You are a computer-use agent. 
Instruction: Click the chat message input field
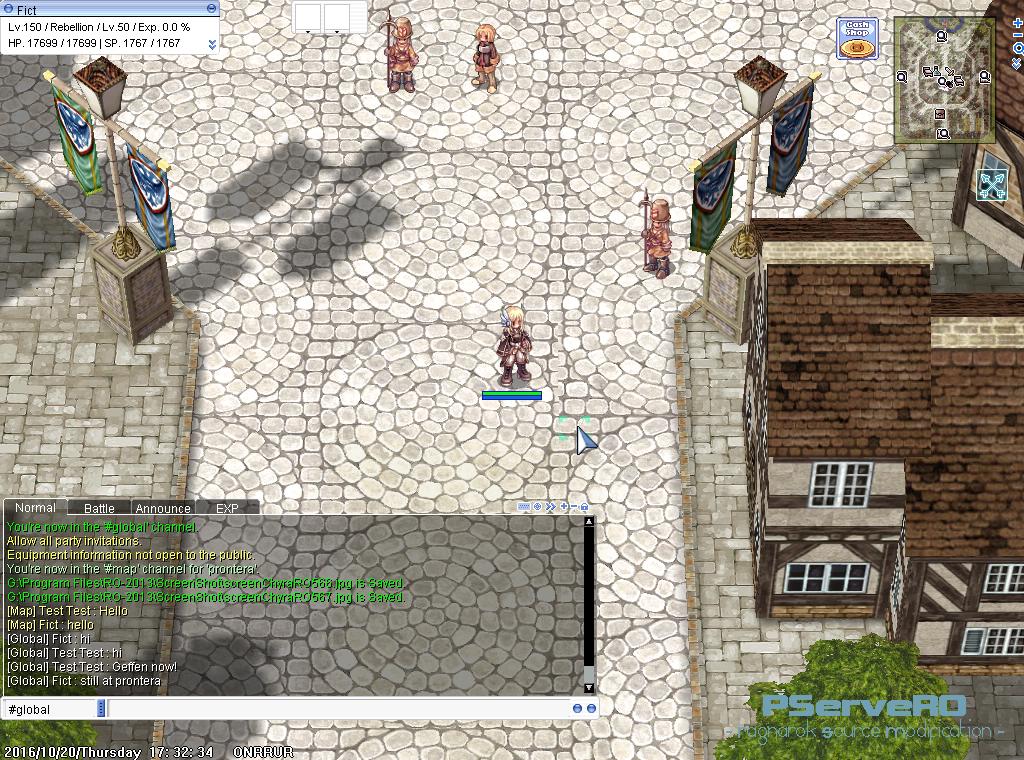[338, 709]
